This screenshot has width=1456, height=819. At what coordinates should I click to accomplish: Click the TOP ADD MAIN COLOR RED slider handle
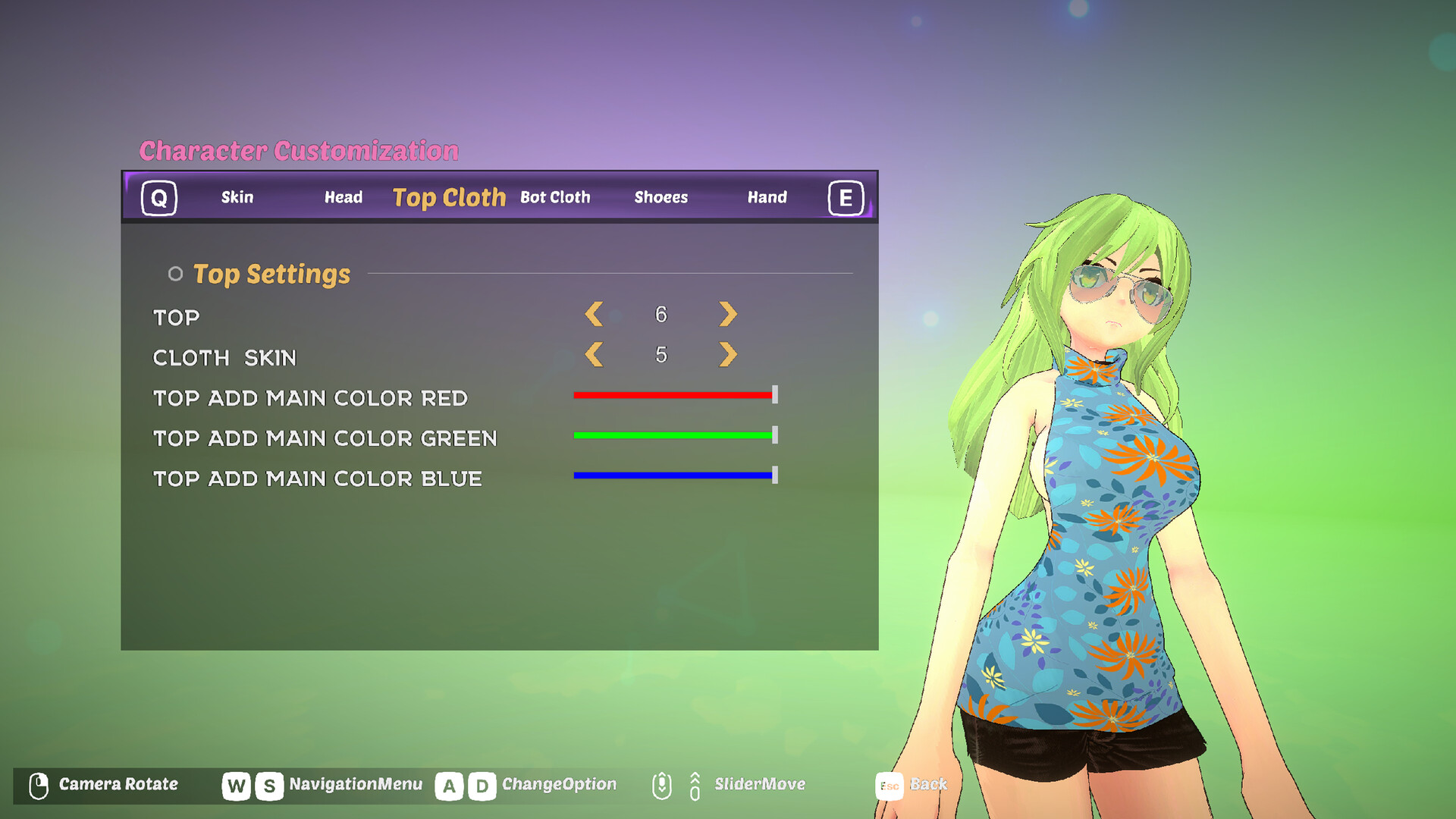click(x=774, y=395)
